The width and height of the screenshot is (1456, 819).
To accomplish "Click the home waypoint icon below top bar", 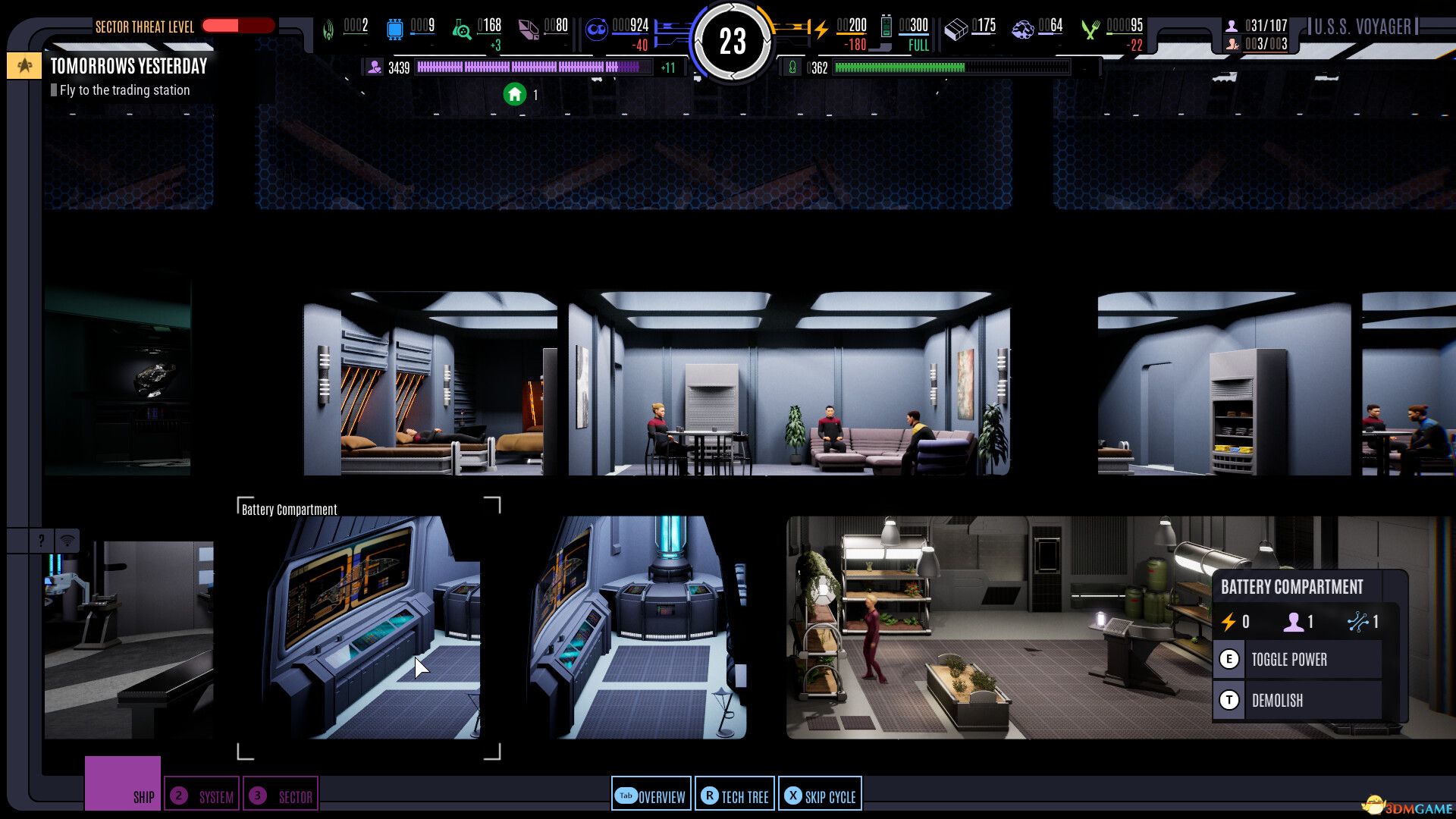I will pyautogui.click(x=516, y=95).
